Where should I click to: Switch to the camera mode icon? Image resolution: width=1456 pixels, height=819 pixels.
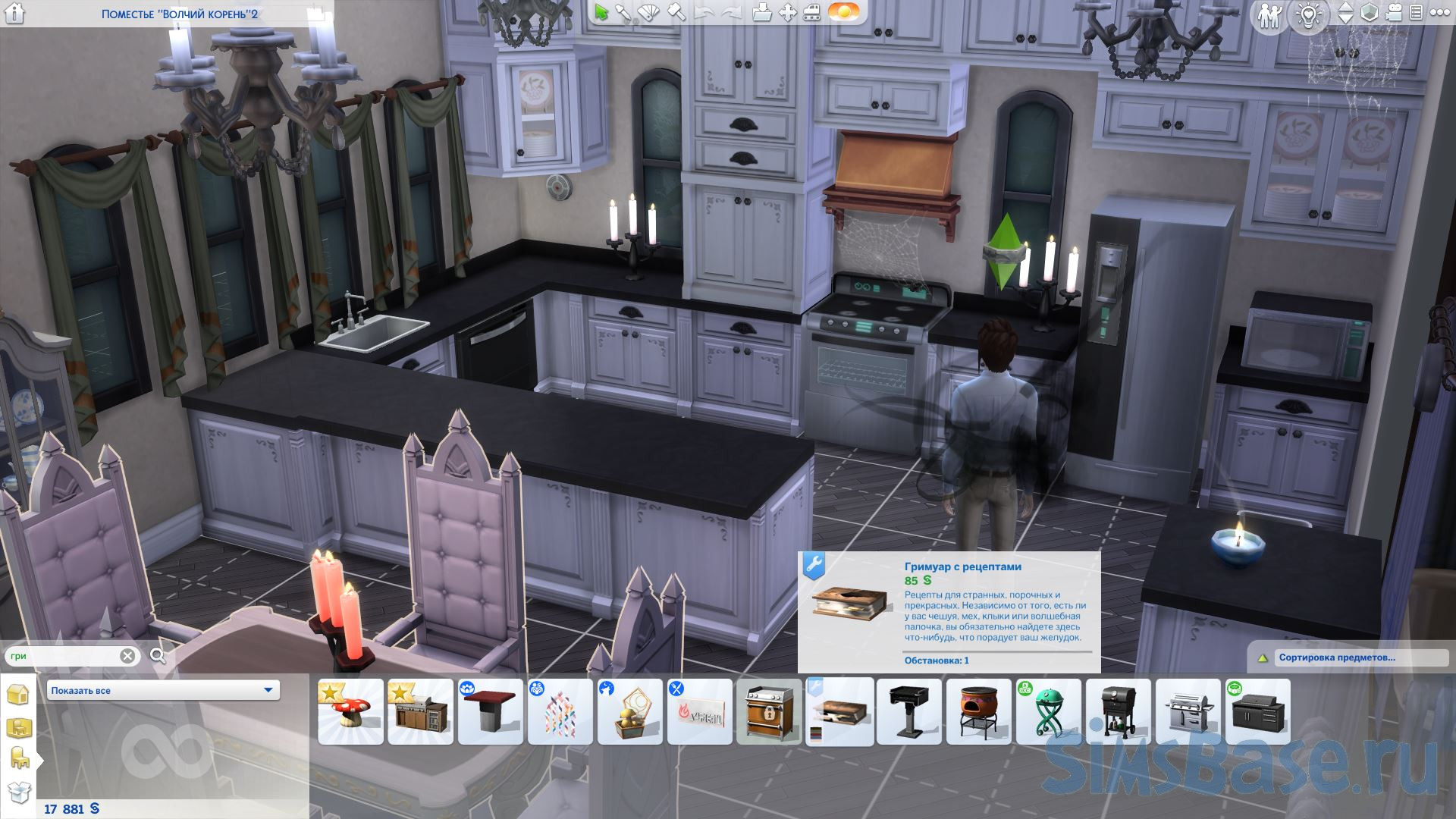point(1393,13)
